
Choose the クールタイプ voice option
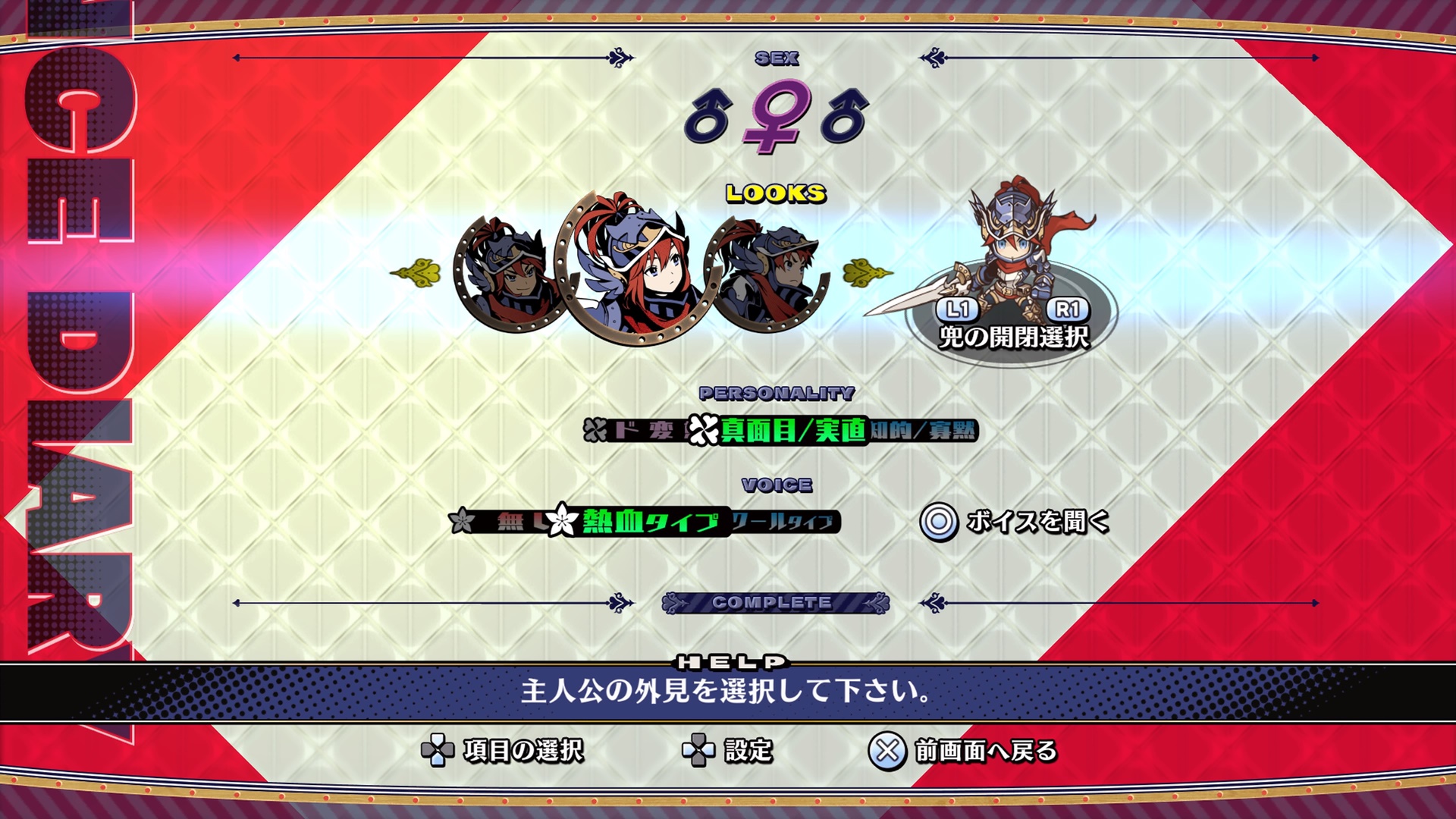point(784,522)
